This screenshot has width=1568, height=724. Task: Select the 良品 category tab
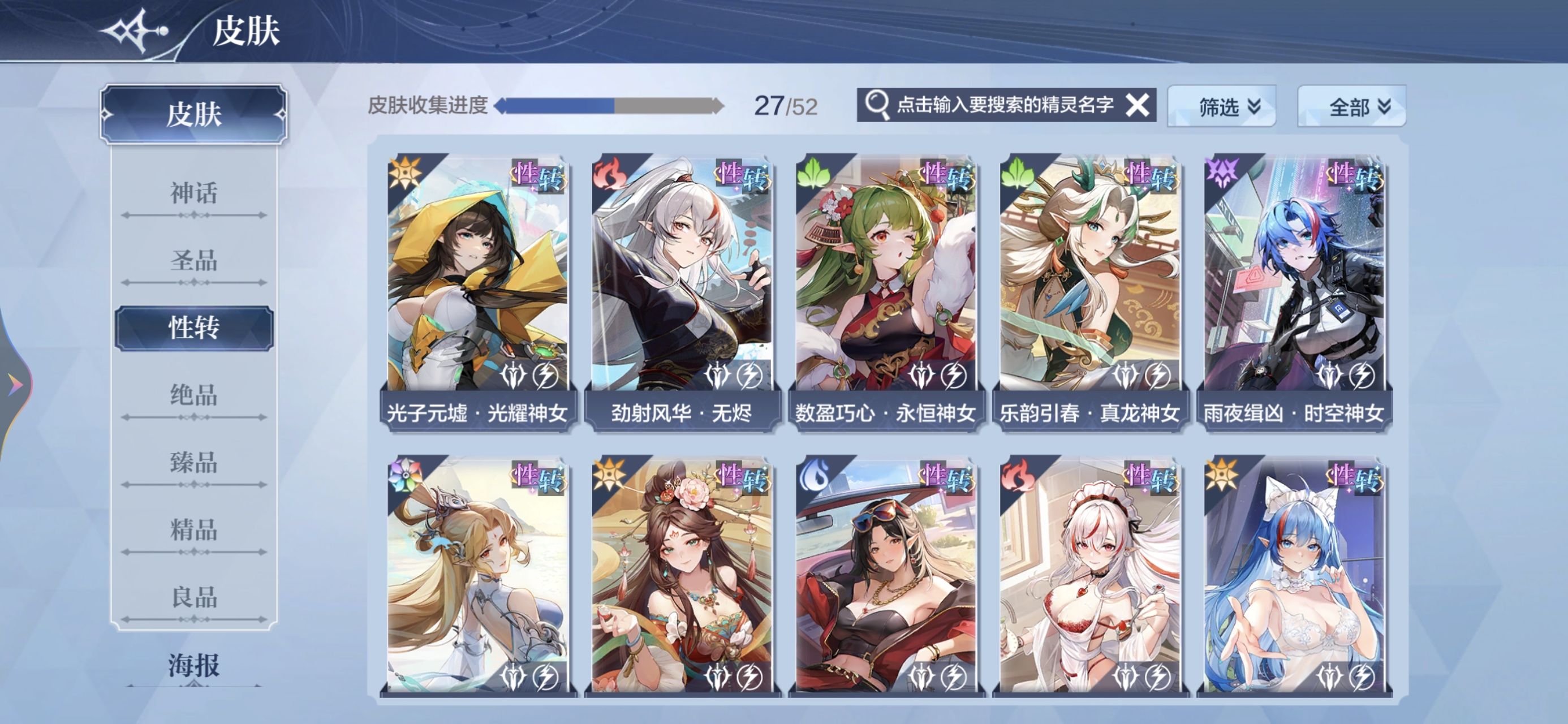[x=193, y=597]
